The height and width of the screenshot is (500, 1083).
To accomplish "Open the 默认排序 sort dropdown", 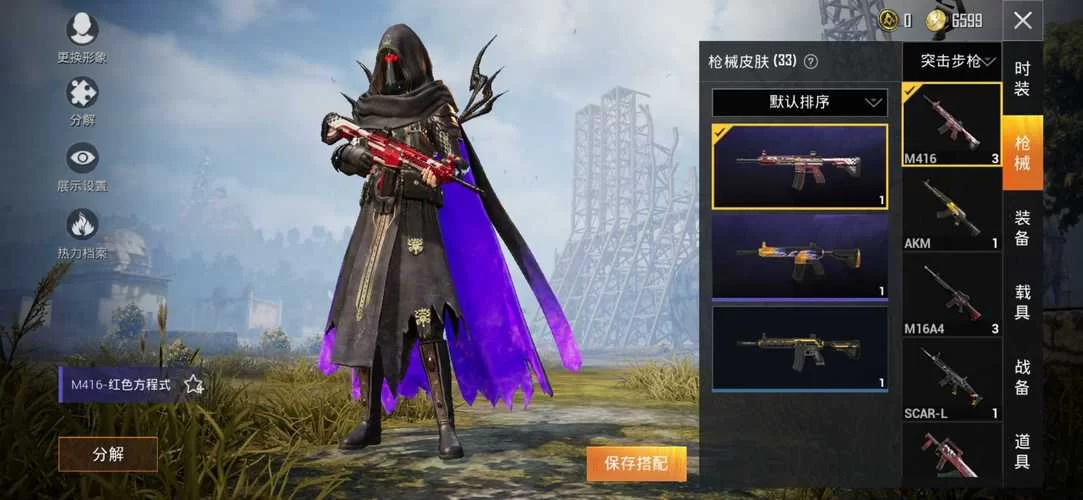I will (799, 102).
